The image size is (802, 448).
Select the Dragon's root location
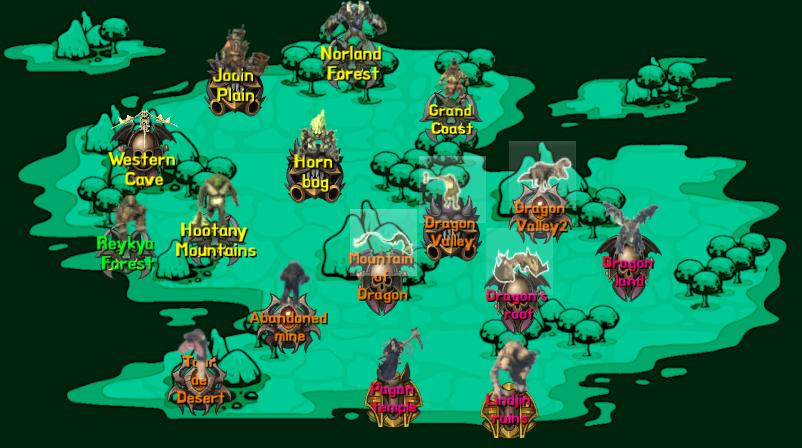coord(516,300)
